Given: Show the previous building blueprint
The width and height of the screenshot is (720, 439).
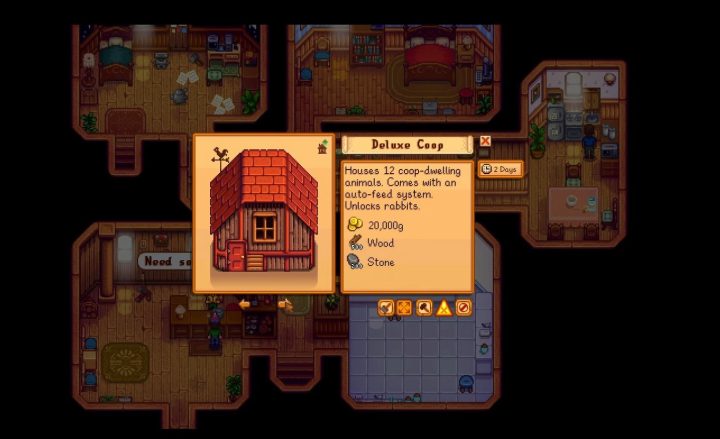Looking at the screenshot, I should (243, 304).
